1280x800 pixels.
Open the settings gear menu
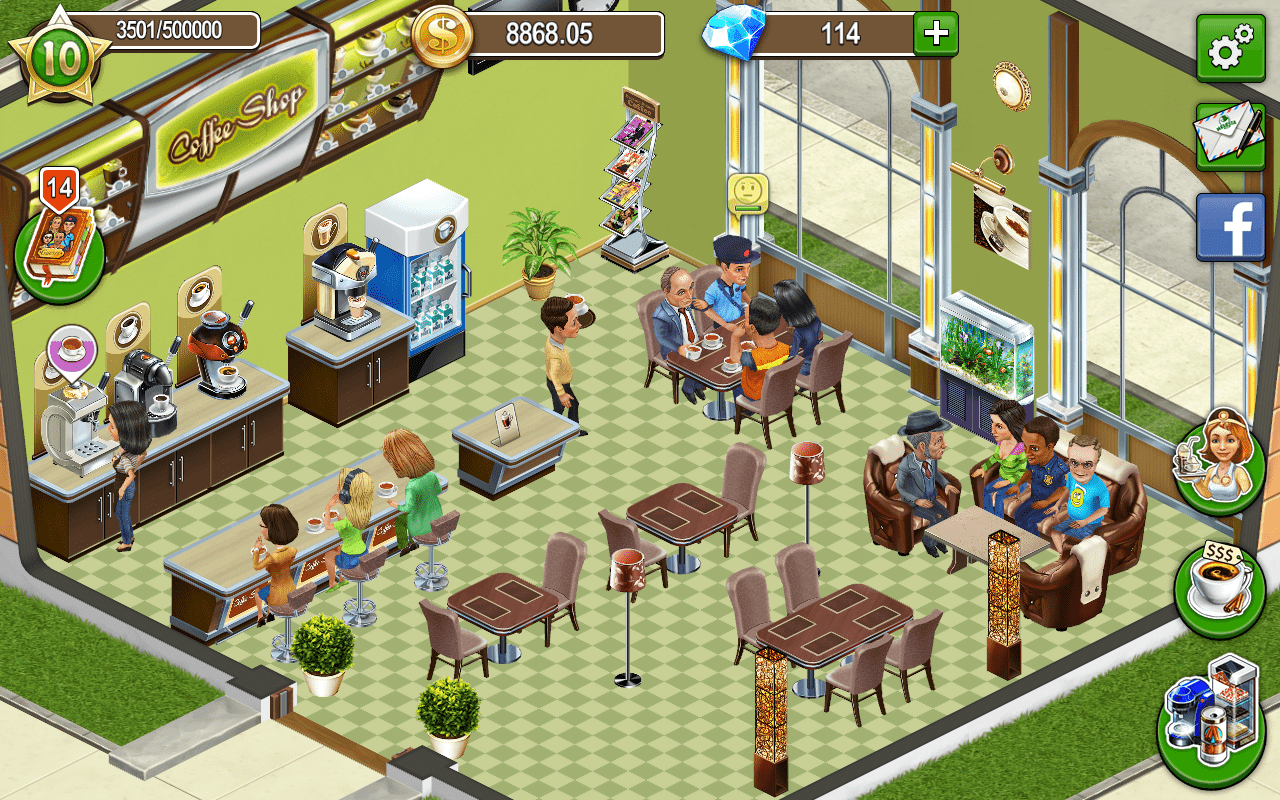point(1229,46)
